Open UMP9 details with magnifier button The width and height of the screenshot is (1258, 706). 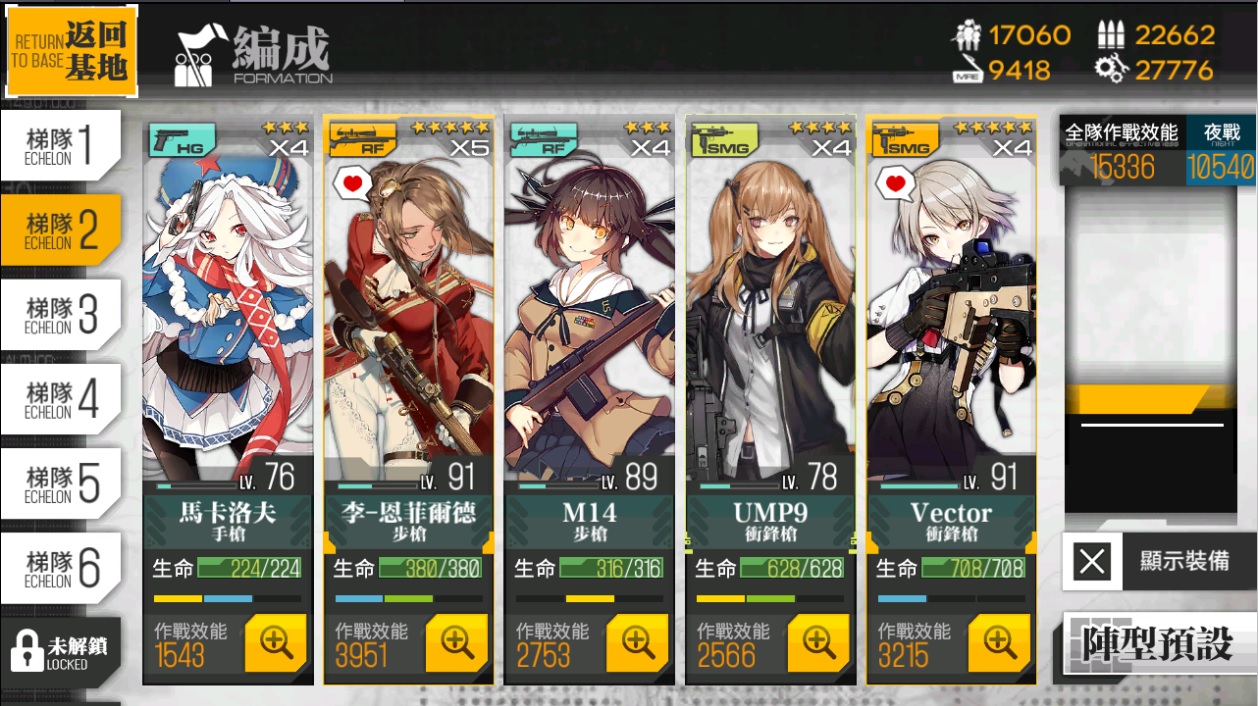(x=819, y=643)
